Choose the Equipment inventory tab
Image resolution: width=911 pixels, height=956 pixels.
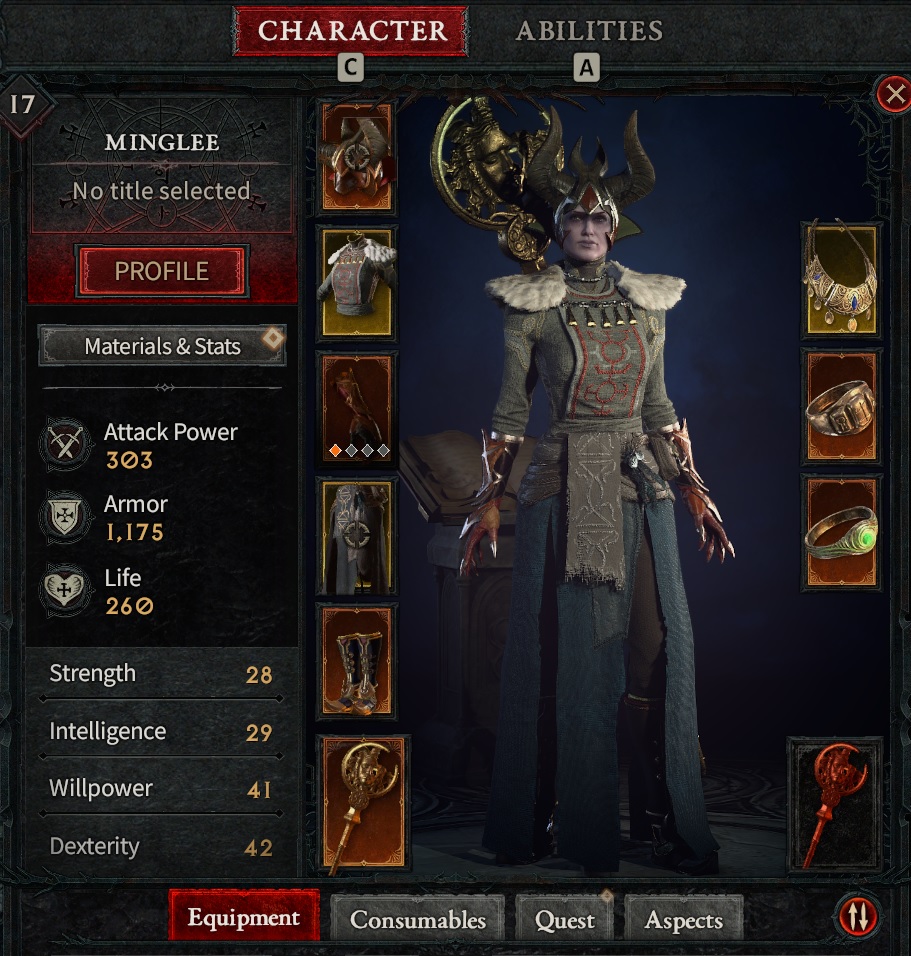click(244, 917)
